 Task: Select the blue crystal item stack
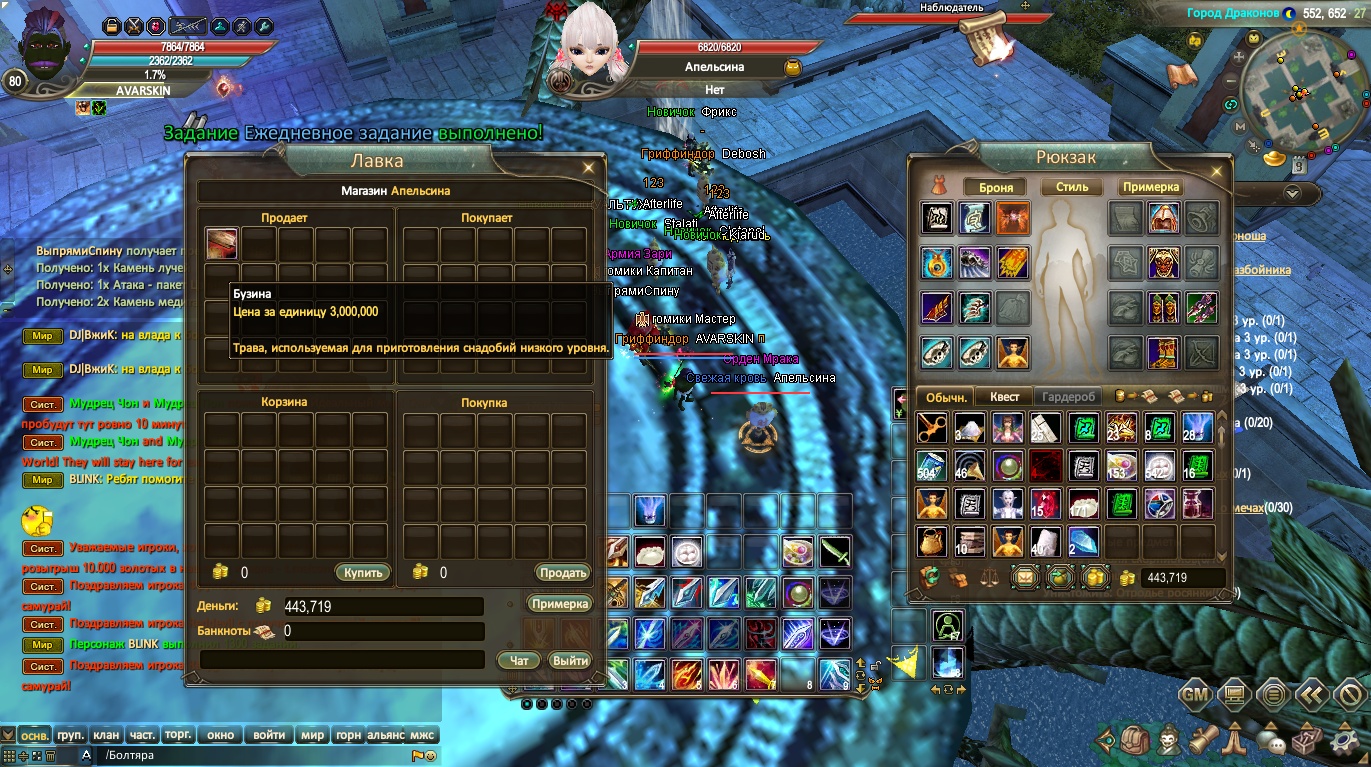coord(1083,541)
